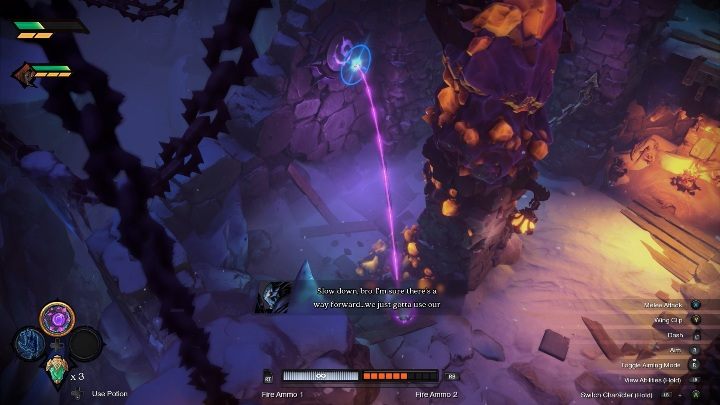
Task: Click the partner character portrait
Action: pos(21,72)
